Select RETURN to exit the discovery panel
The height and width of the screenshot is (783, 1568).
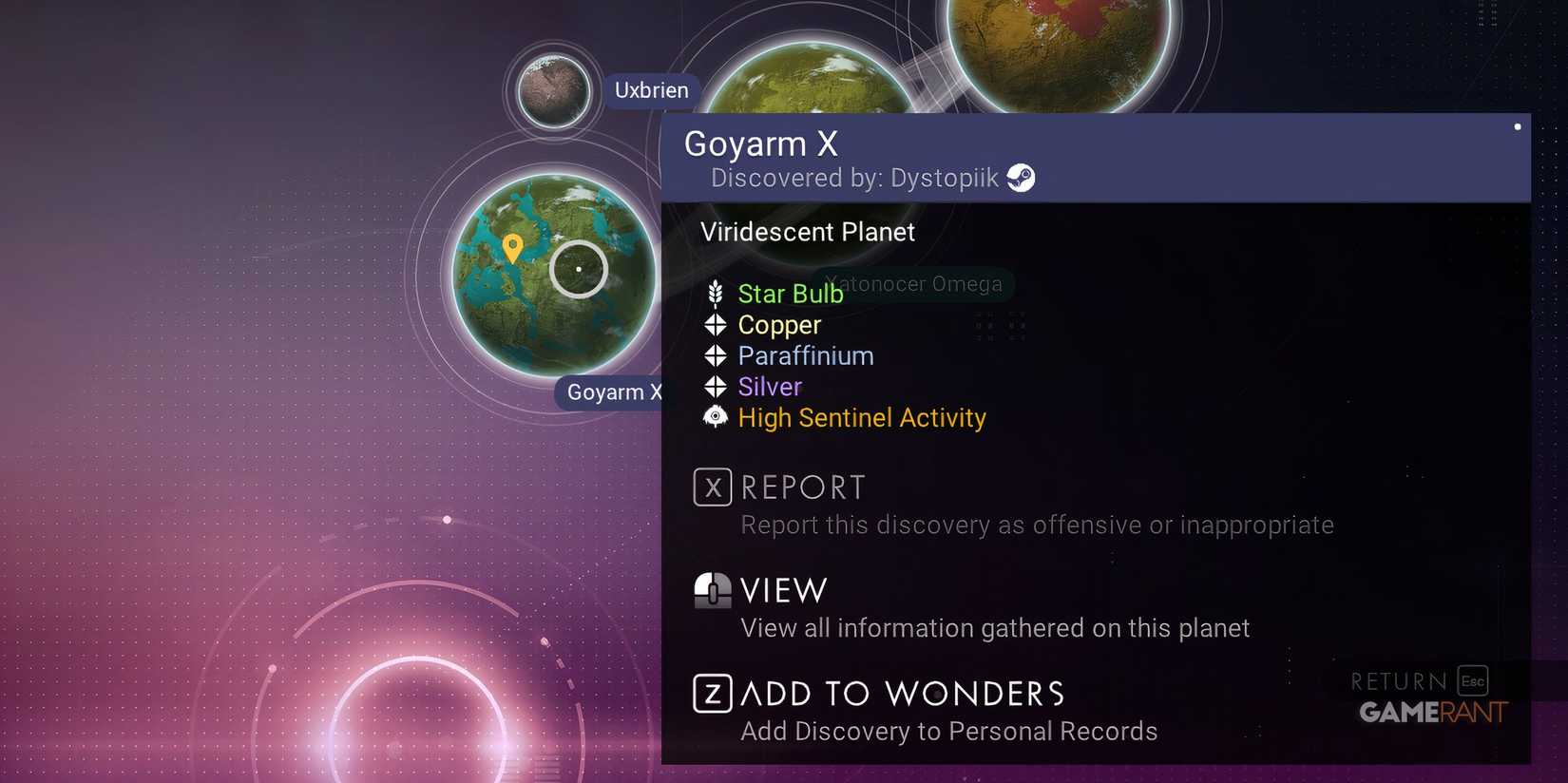pyautogui.click(x=1397, y=680)
